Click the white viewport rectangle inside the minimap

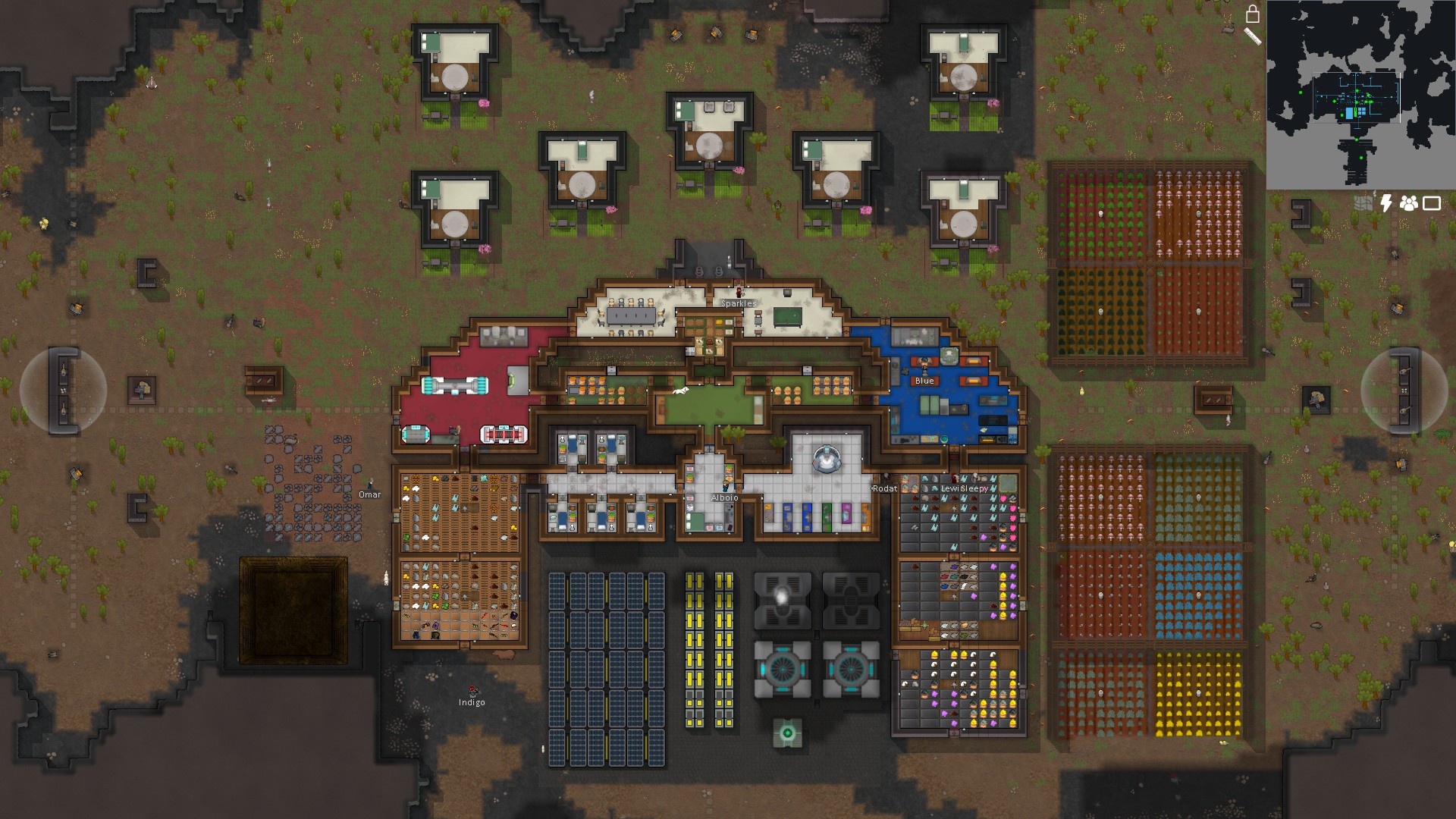click(1357, 99)
